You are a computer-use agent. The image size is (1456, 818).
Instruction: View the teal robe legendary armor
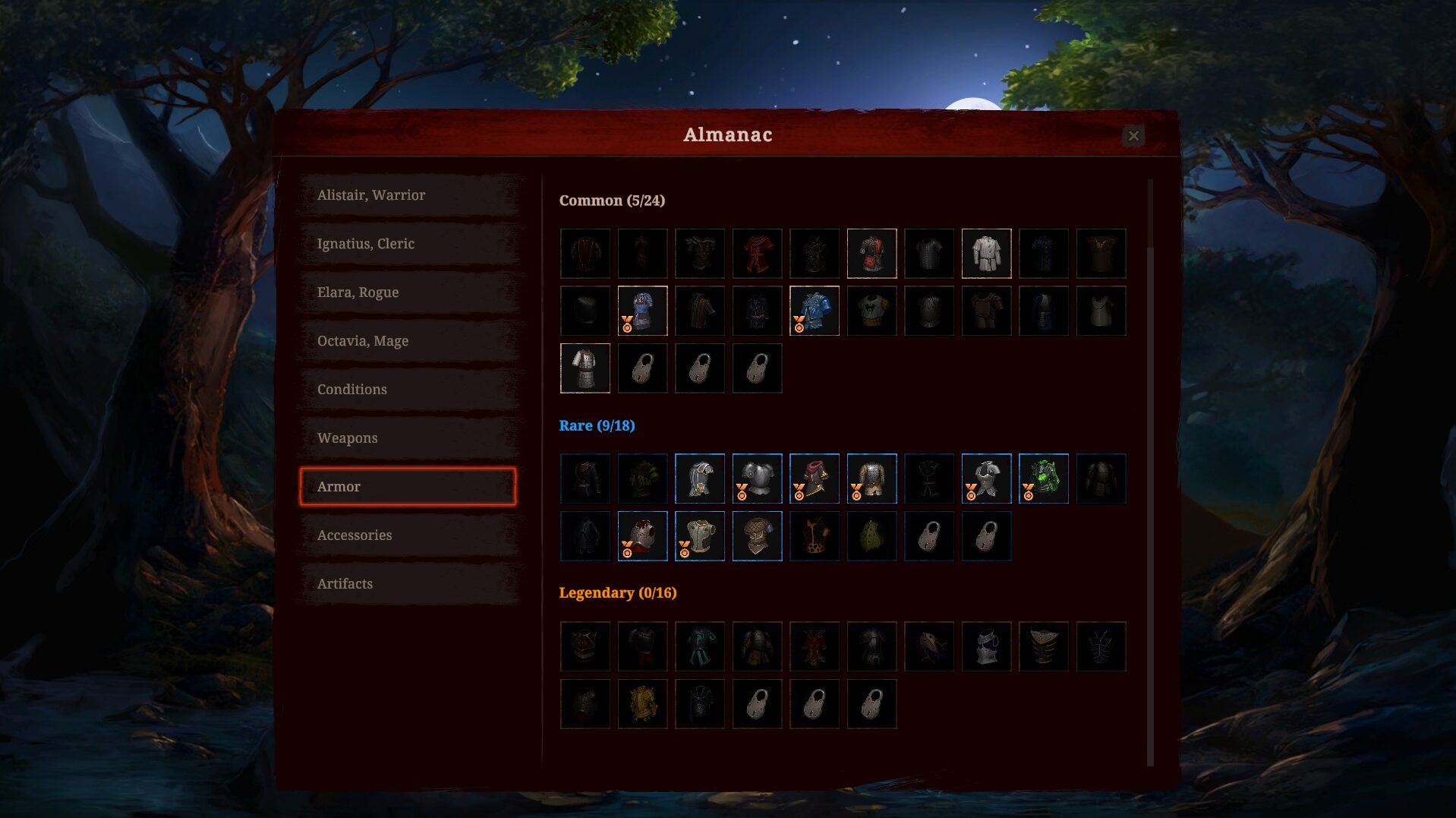point(700,646)
